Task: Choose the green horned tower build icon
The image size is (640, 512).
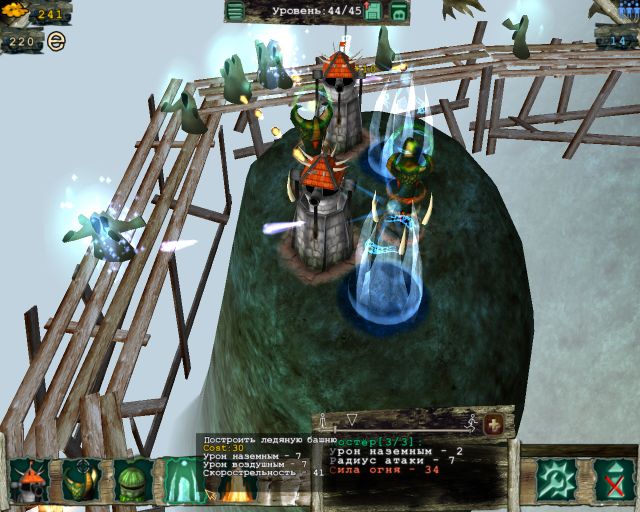Action: 81,480
